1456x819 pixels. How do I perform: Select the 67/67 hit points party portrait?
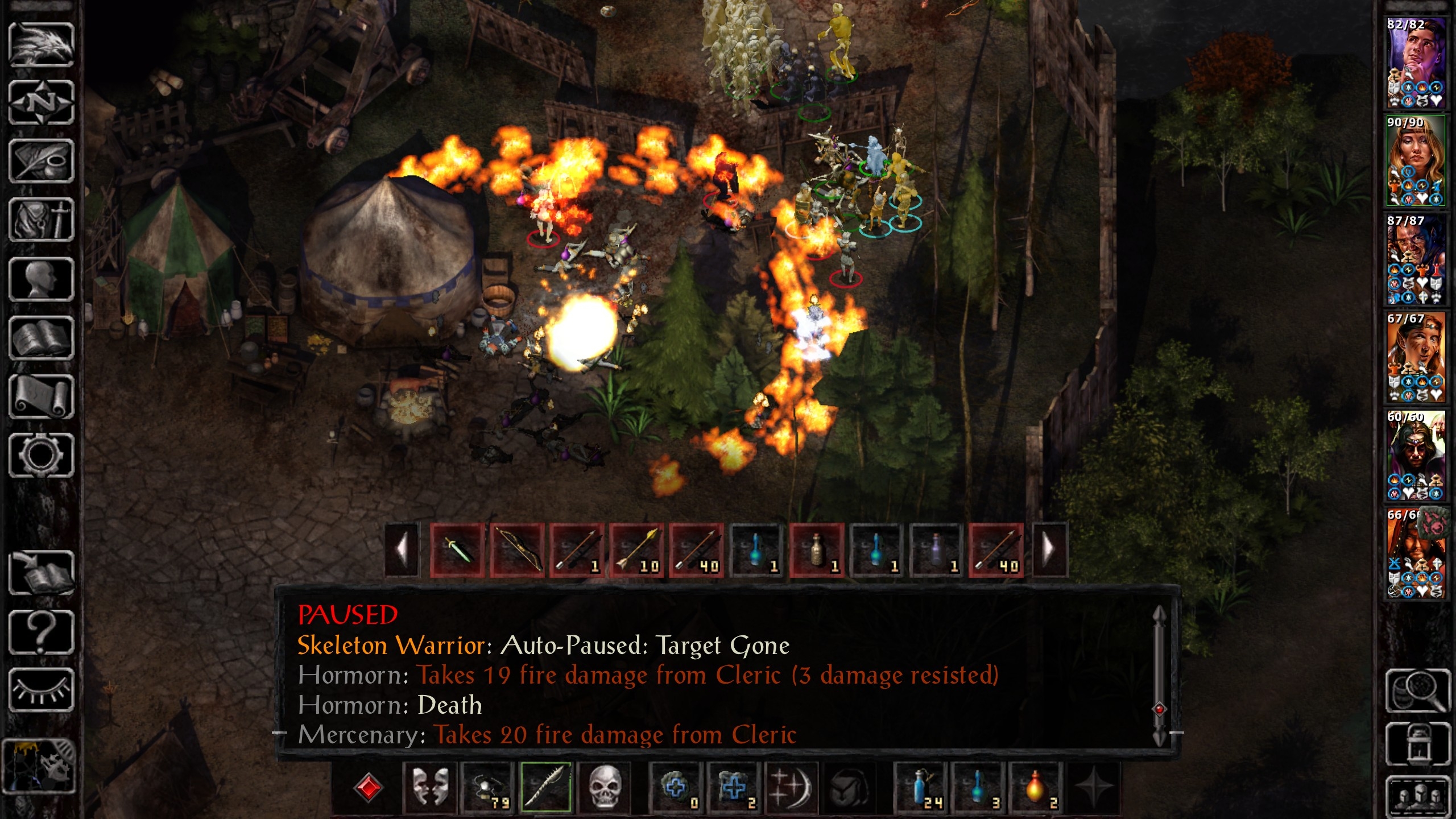(x=1415, y=357)
